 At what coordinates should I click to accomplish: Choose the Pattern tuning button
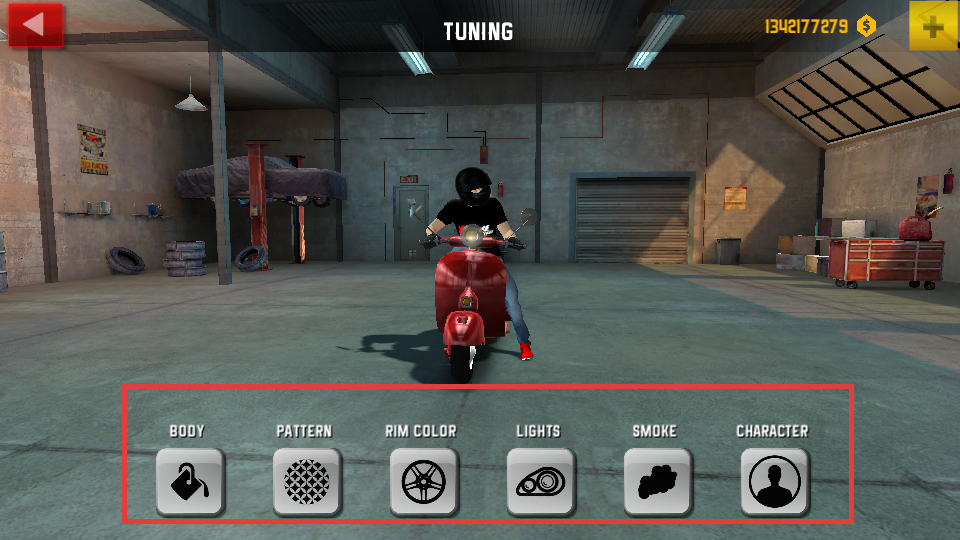307,481
